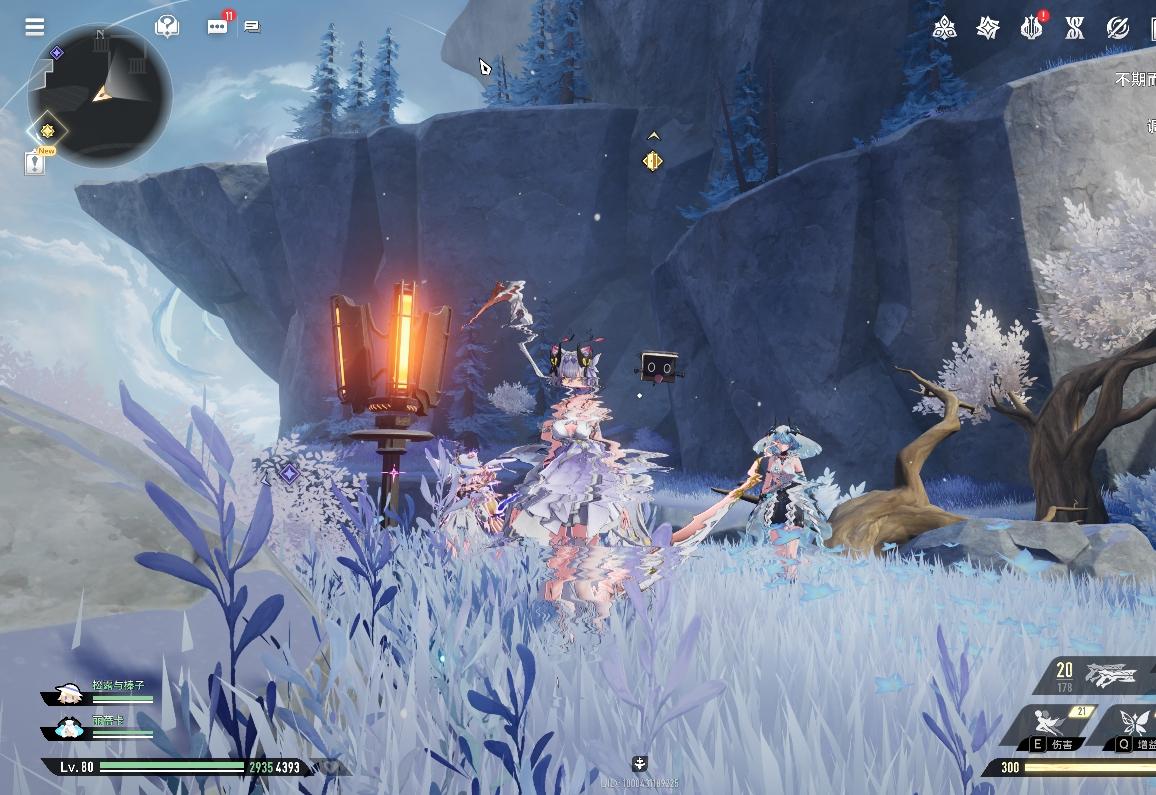Open the three-petal triangle emblem menu
This screenshot has height=795, width=1156.
pos(944,27)
